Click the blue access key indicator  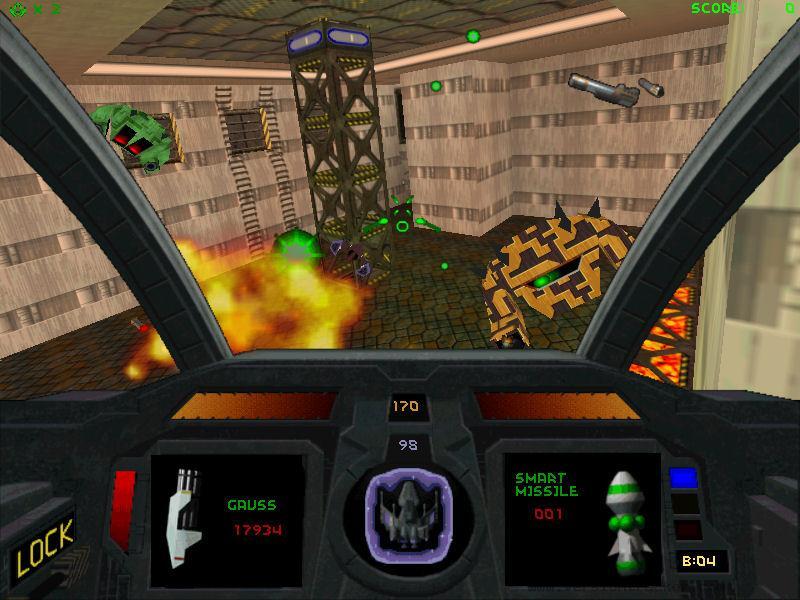coord(683,477)
